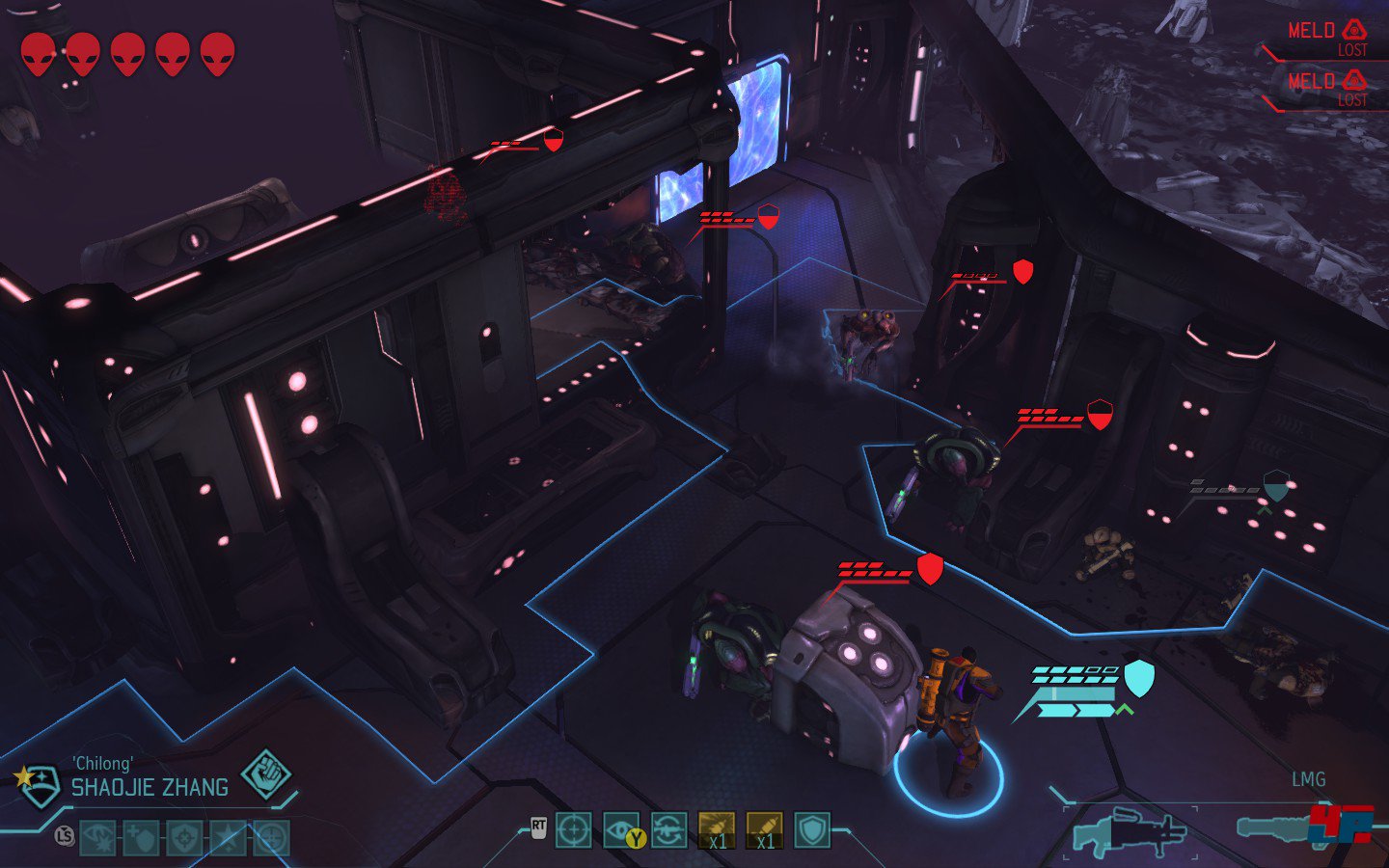Select the LMG weapon label

[x=1310, y=779]
